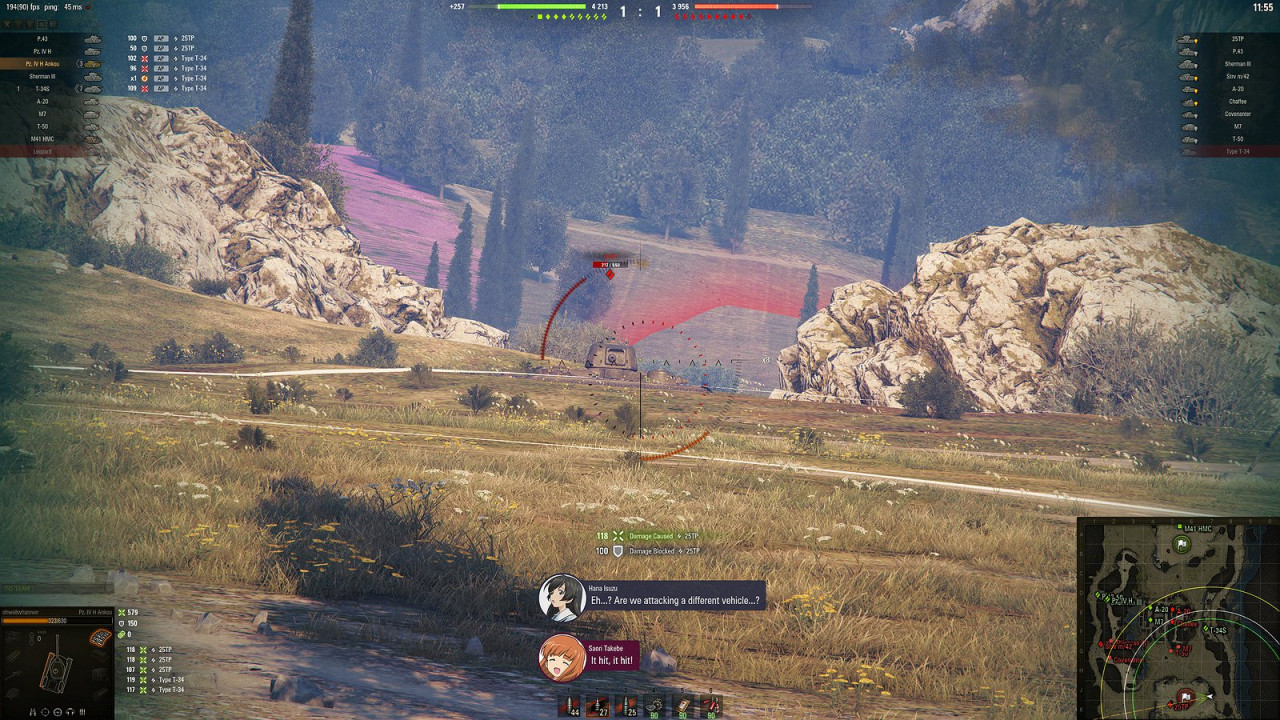This screenshot has width=1280, height=720.
Task: Click the green damage icon beside 579
Action: pos(122,613)
